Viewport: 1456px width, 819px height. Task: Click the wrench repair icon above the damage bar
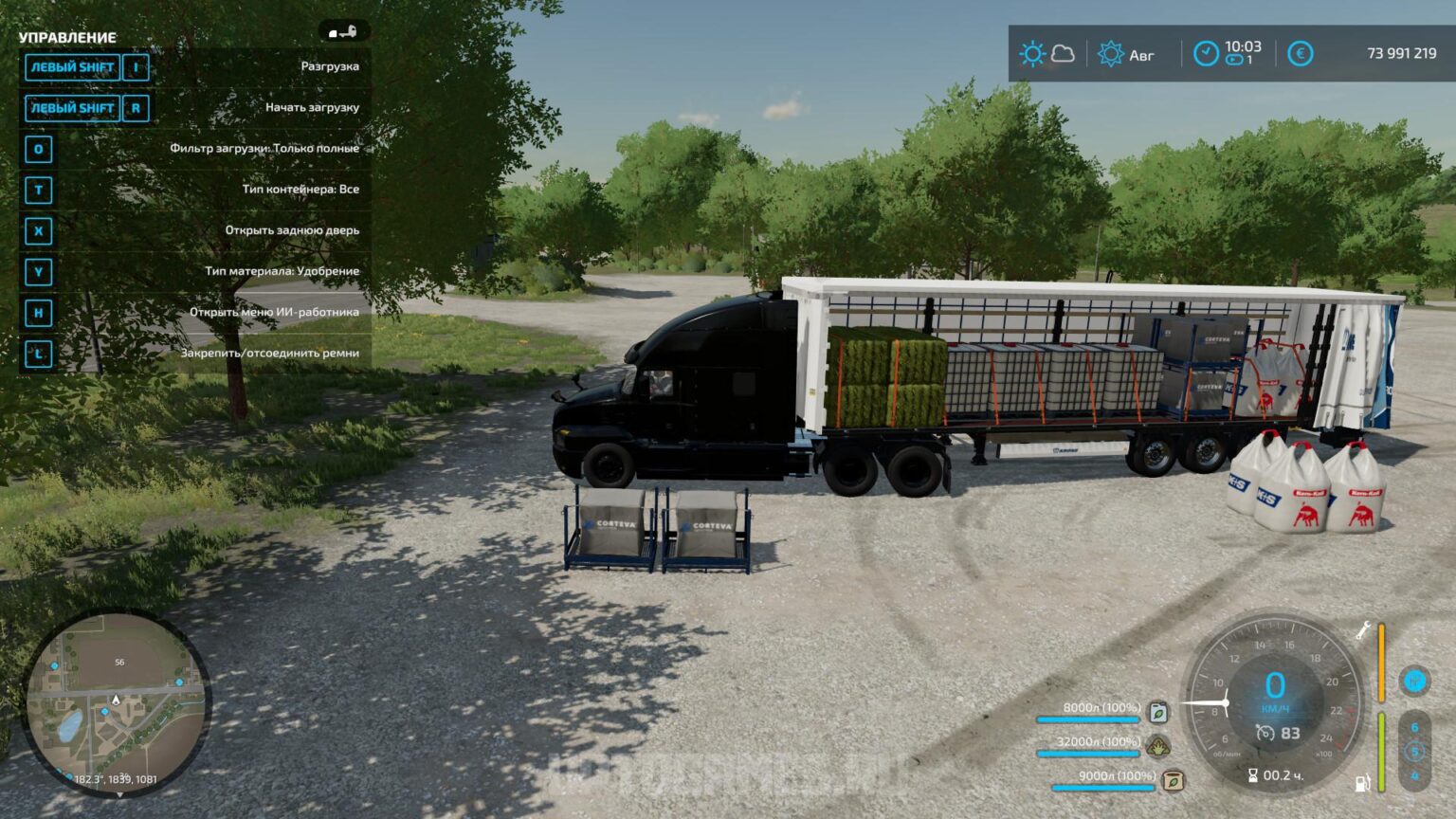1364,630
